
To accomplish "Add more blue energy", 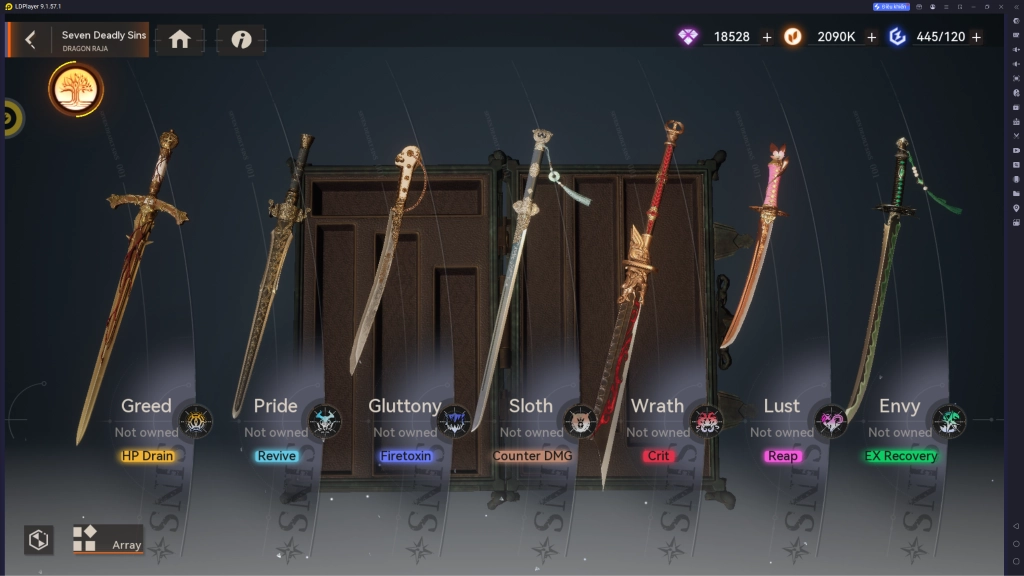I will [976, 37].
